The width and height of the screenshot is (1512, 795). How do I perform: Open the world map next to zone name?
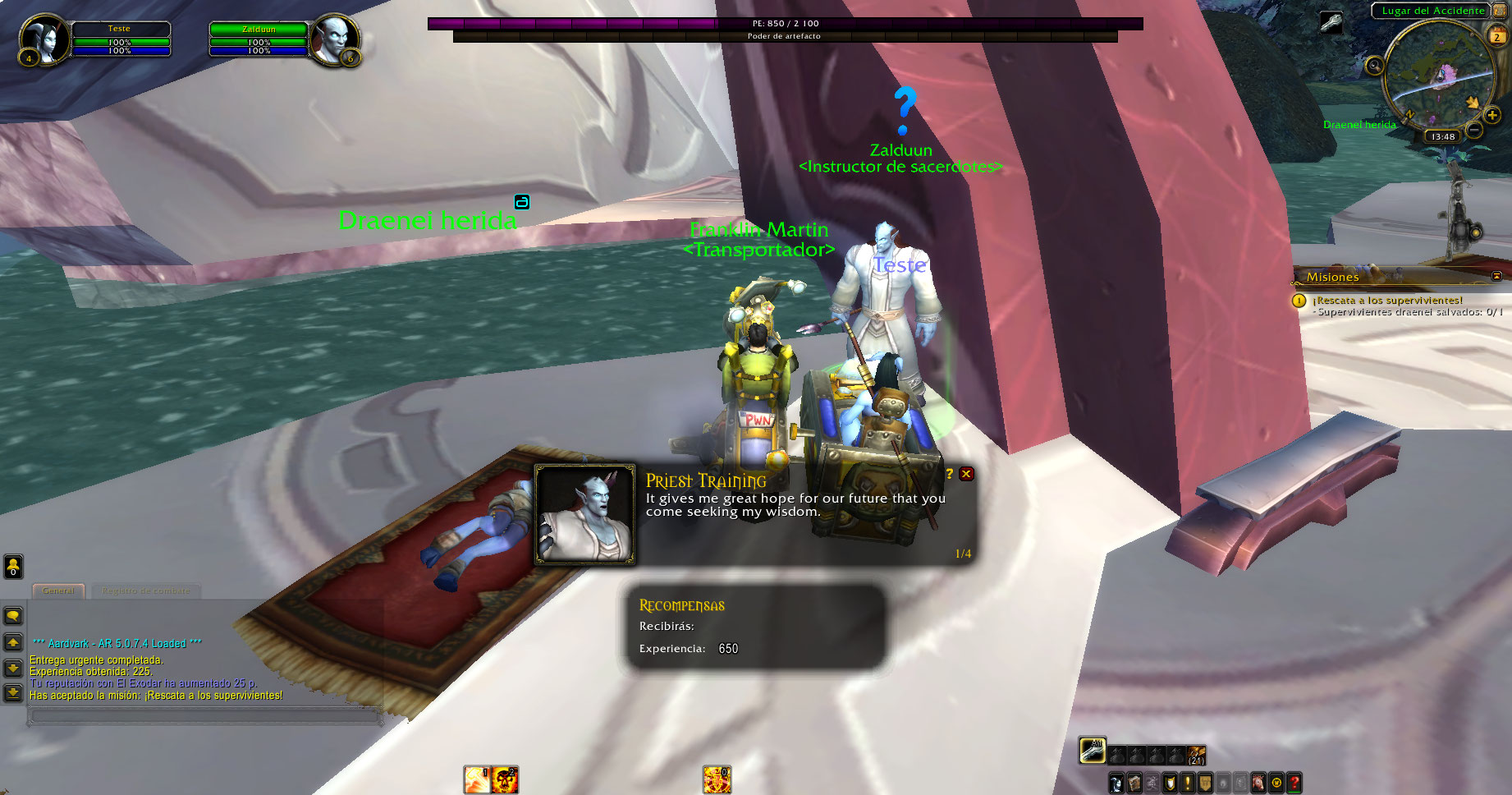[1501, 11]
